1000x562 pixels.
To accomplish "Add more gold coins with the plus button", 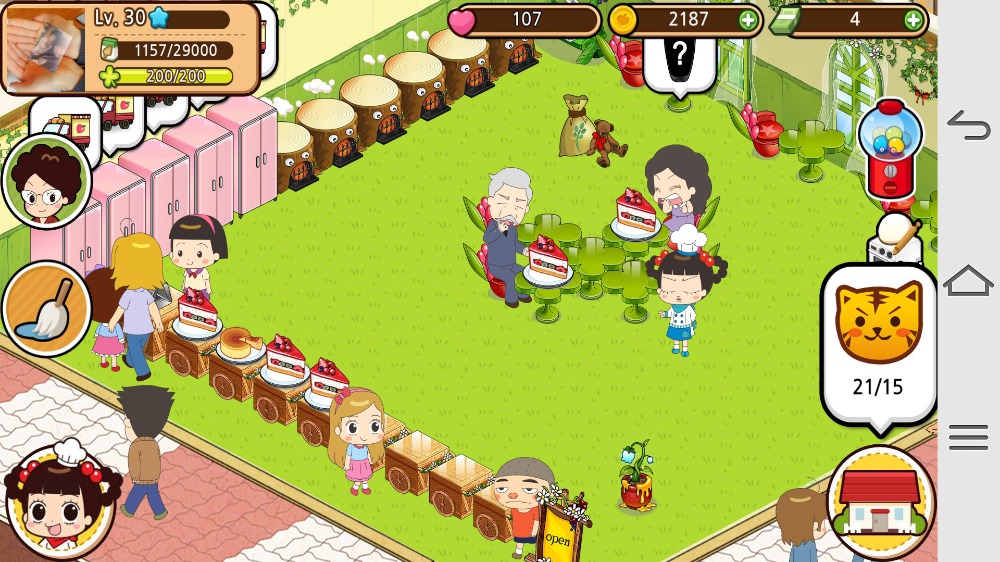I will (x=747, y=19).
